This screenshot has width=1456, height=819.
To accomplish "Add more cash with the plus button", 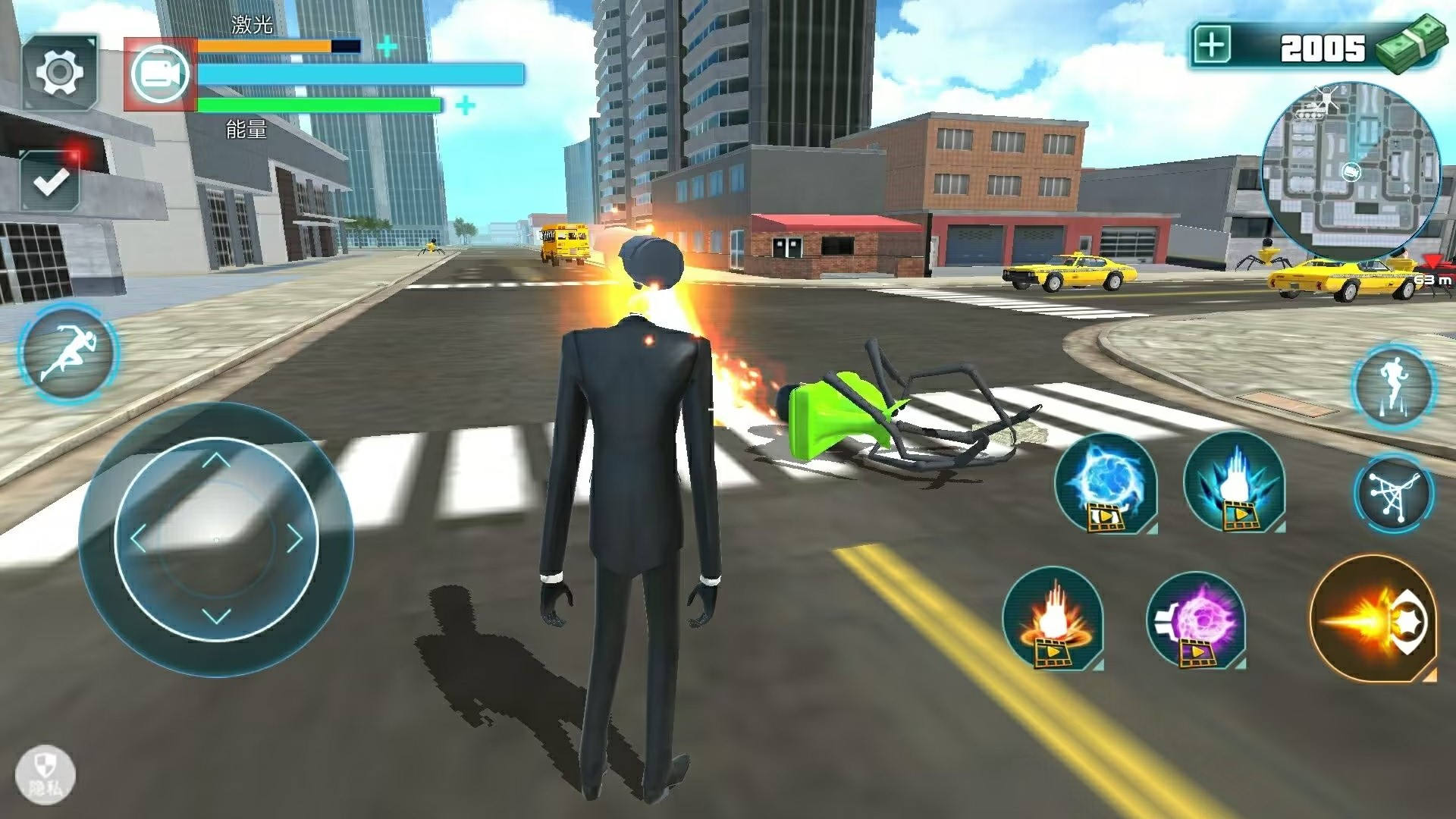I will 1213,46.
